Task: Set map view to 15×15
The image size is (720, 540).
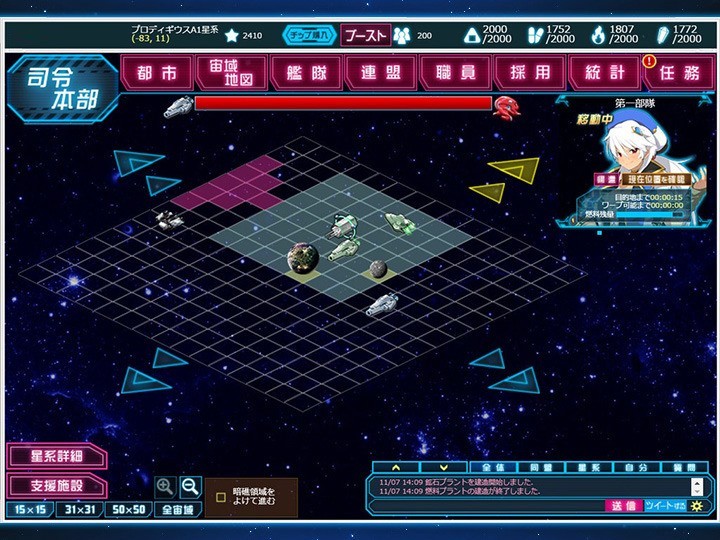Action: pyautogui.click(x=29, y=510)
